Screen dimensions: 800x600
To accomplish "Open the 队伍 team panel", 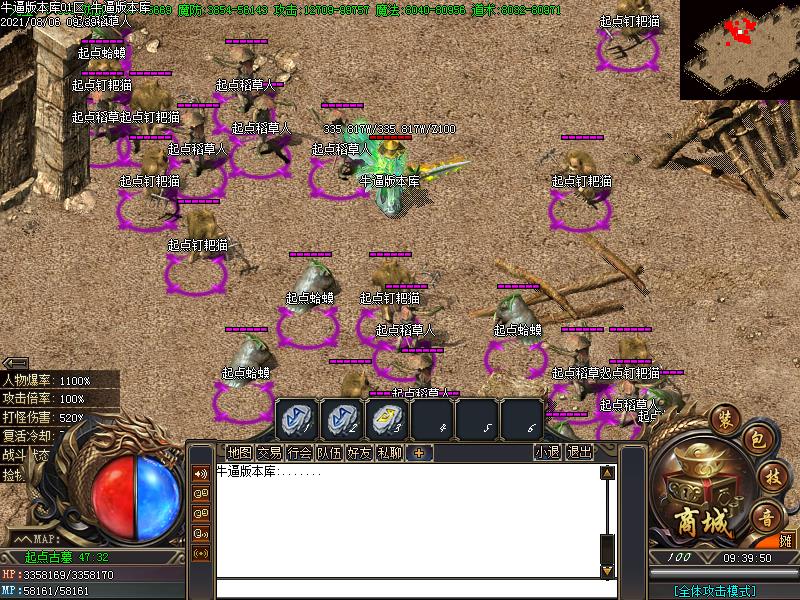I will 329,452.
